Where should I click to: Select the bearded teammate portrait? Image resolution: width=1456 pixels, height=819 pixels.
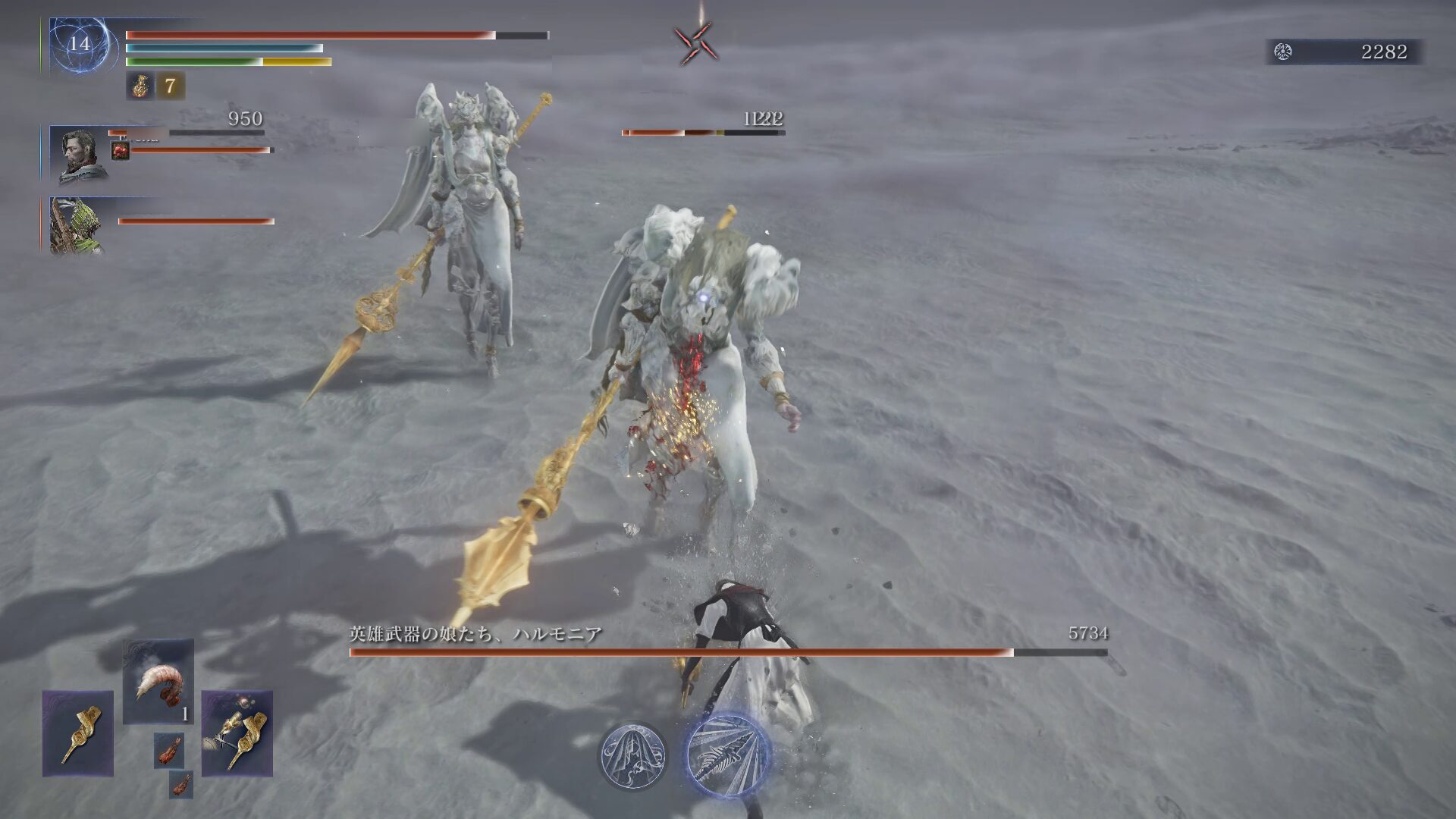77,155
